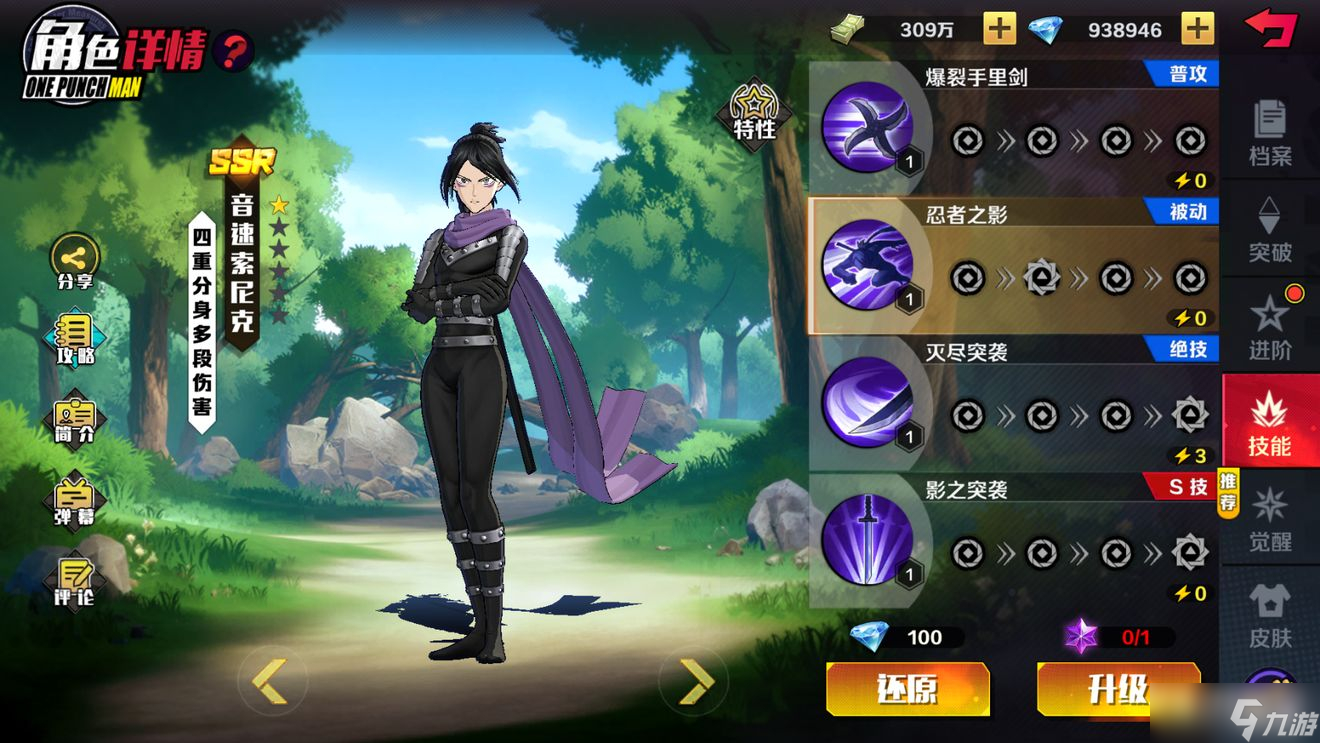Open the 攻略 strategy guide icon

[75, 338]
